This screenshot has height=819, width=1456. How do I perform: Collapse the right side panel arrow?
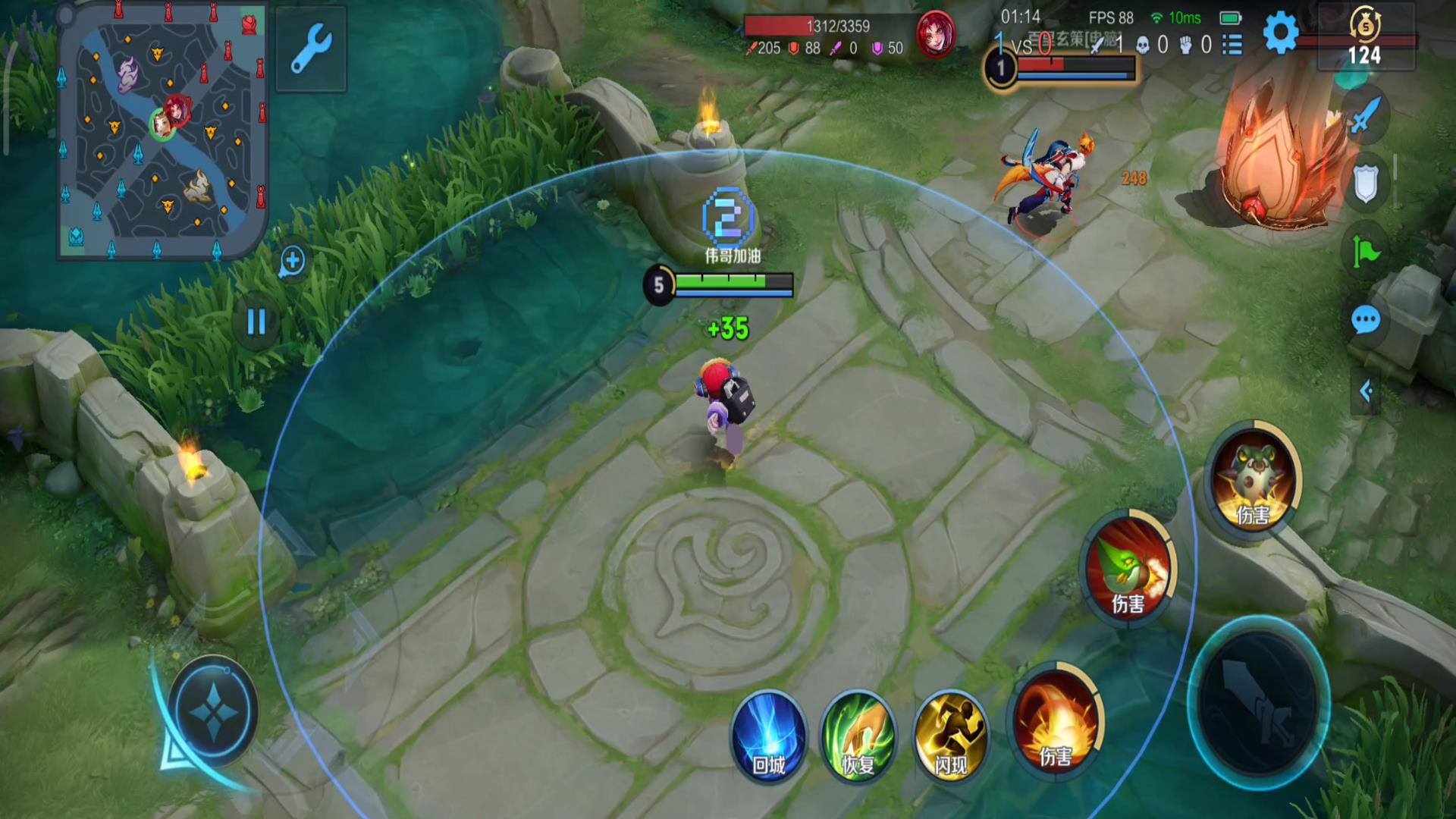(x=1366, y=391)
